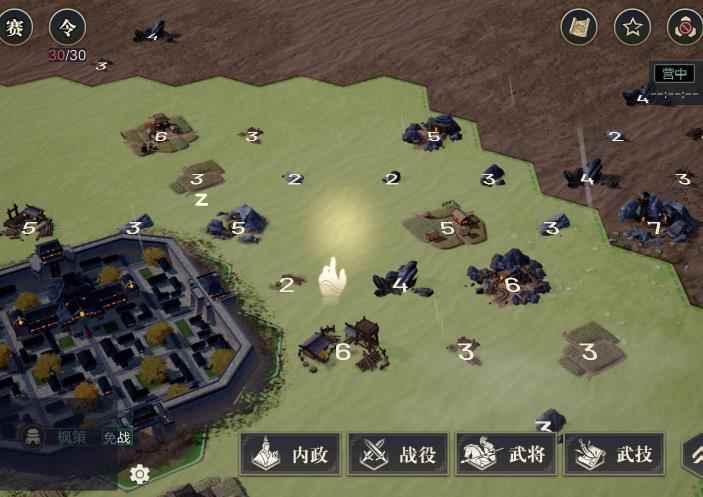Open the 内政 (internal affairs) menu
The image size is (703, 497).
pos(290,455)
